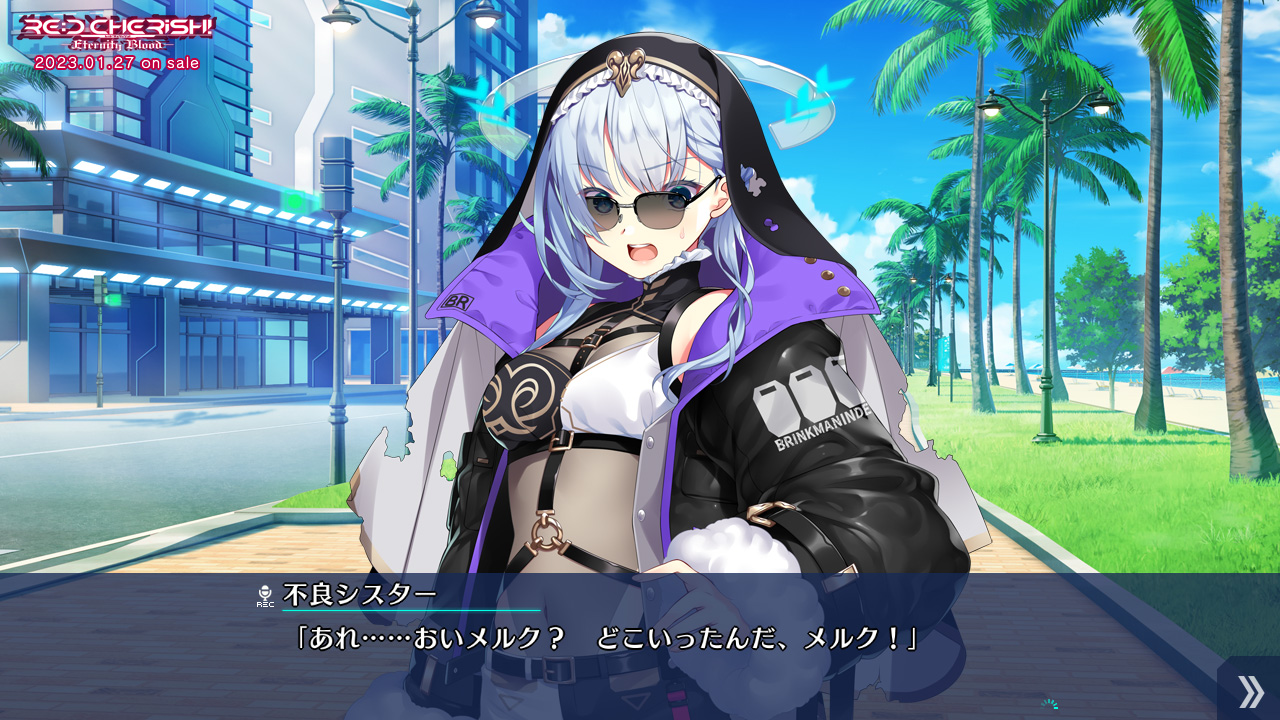Click the double-chevron button in the dialogue box

click(1249, 690)
